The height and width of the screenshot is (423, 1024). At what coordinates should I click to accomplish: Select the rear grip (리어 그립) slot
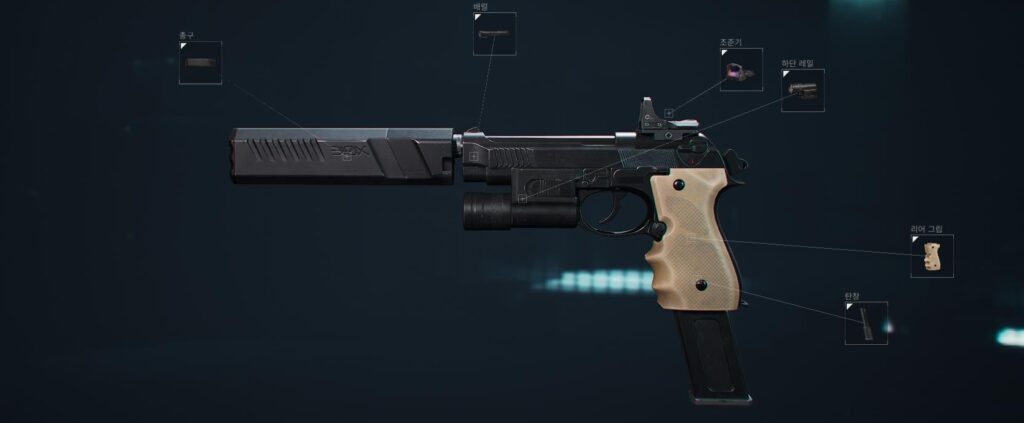pos(931,256)
